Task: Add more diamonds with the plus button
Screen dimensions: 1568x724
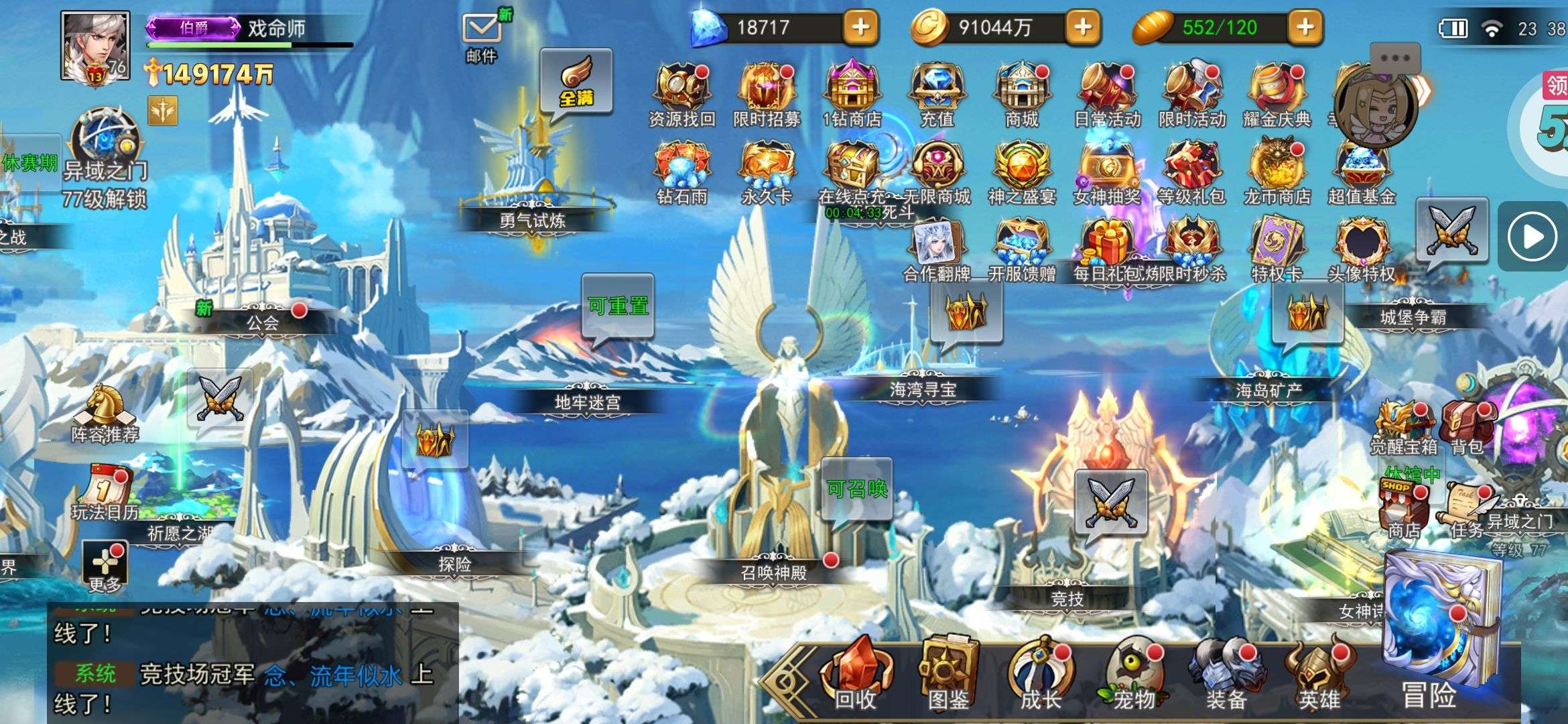Action: [x=860, y=27]
